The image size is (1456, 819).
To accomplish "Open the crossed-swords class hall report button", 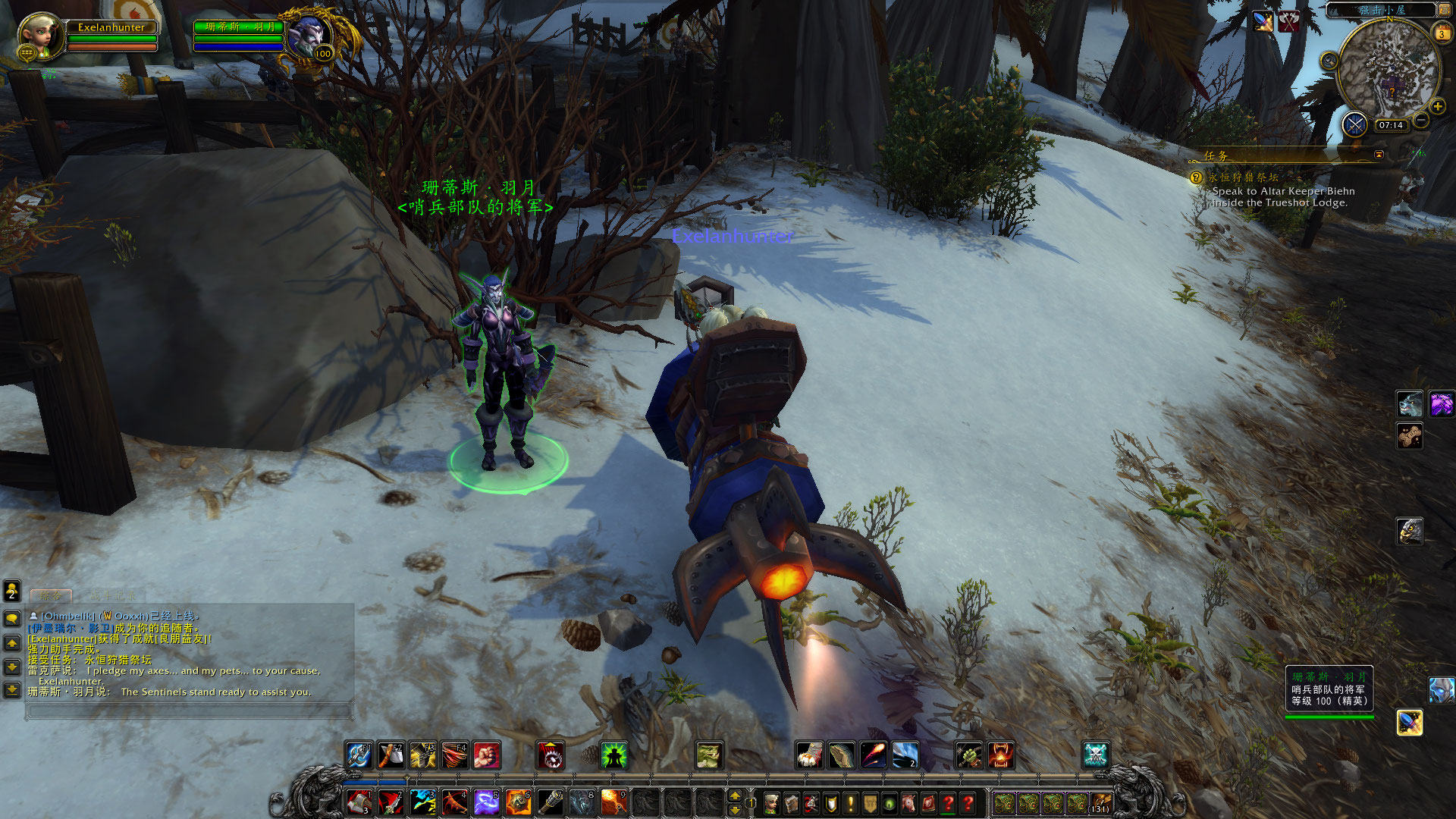I will click(x=1354, y=124).
